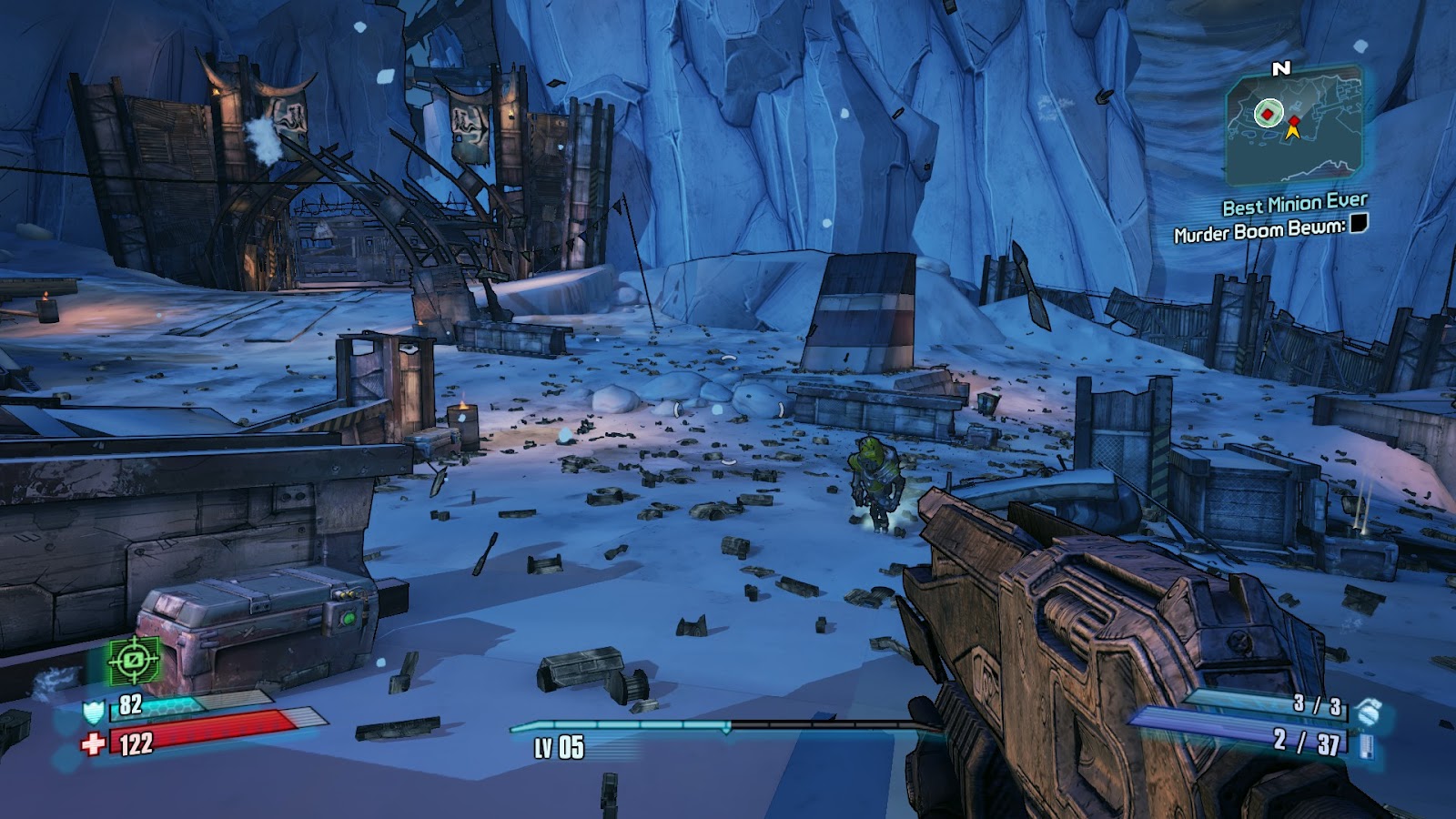Screen dimensions: 1456x819
Task: Click the minimap in the corner
Action: coord(1294,127)
